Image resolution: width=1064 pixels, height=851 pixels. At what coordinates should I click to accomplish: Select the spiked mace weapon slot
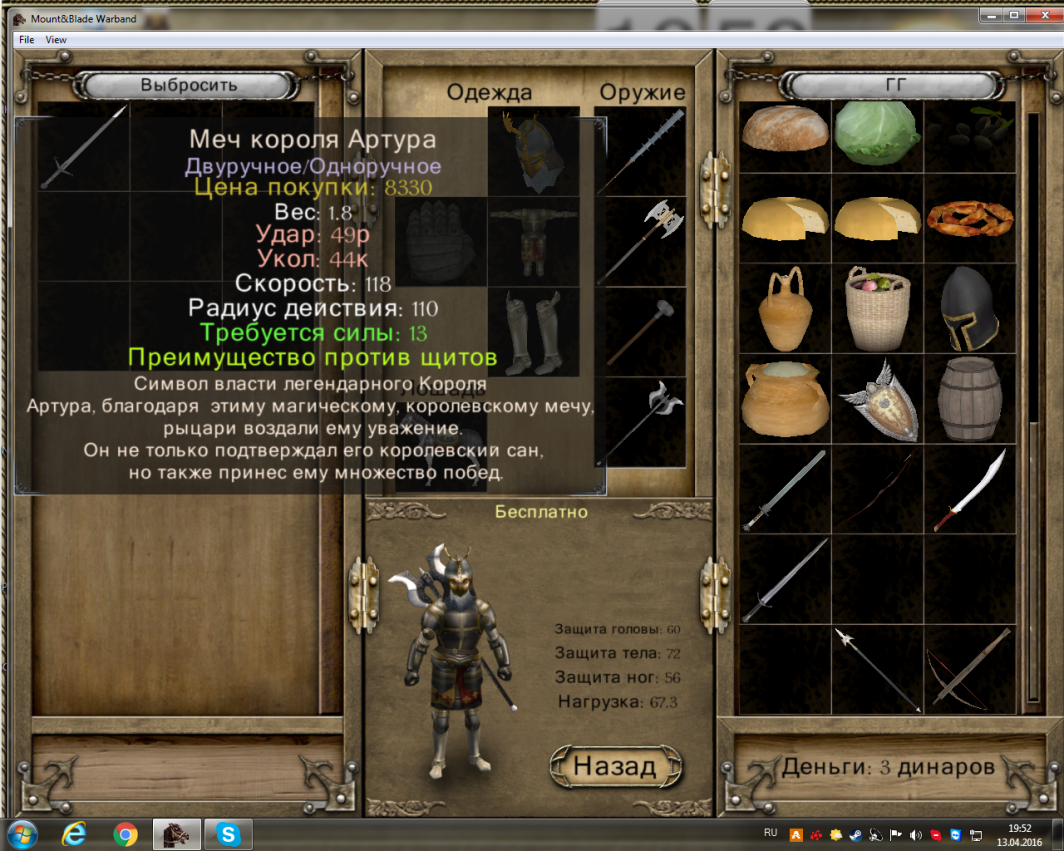point(645,150)
